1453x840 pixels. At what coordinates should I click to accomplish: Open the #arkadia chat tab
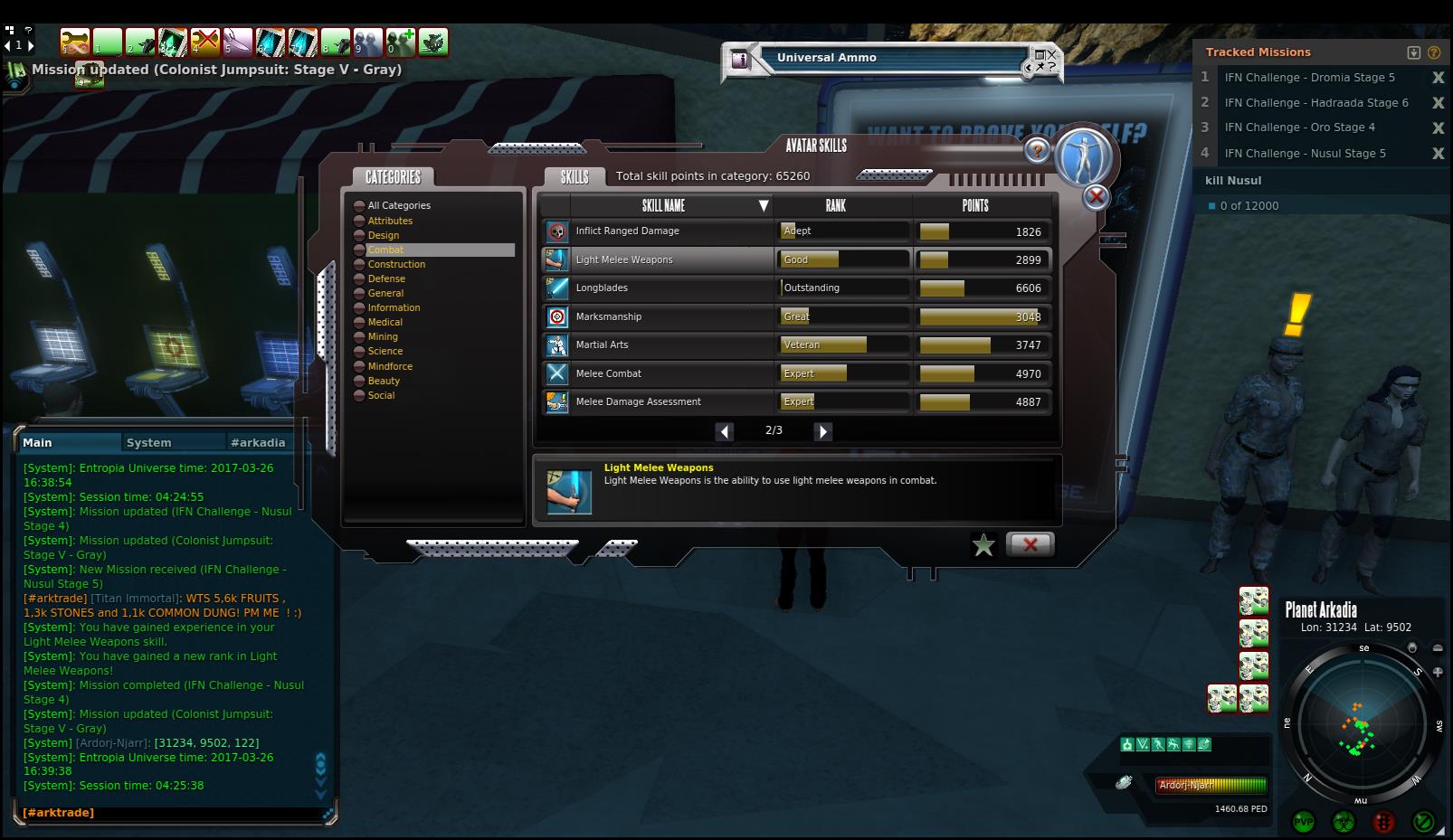(258, 442)
